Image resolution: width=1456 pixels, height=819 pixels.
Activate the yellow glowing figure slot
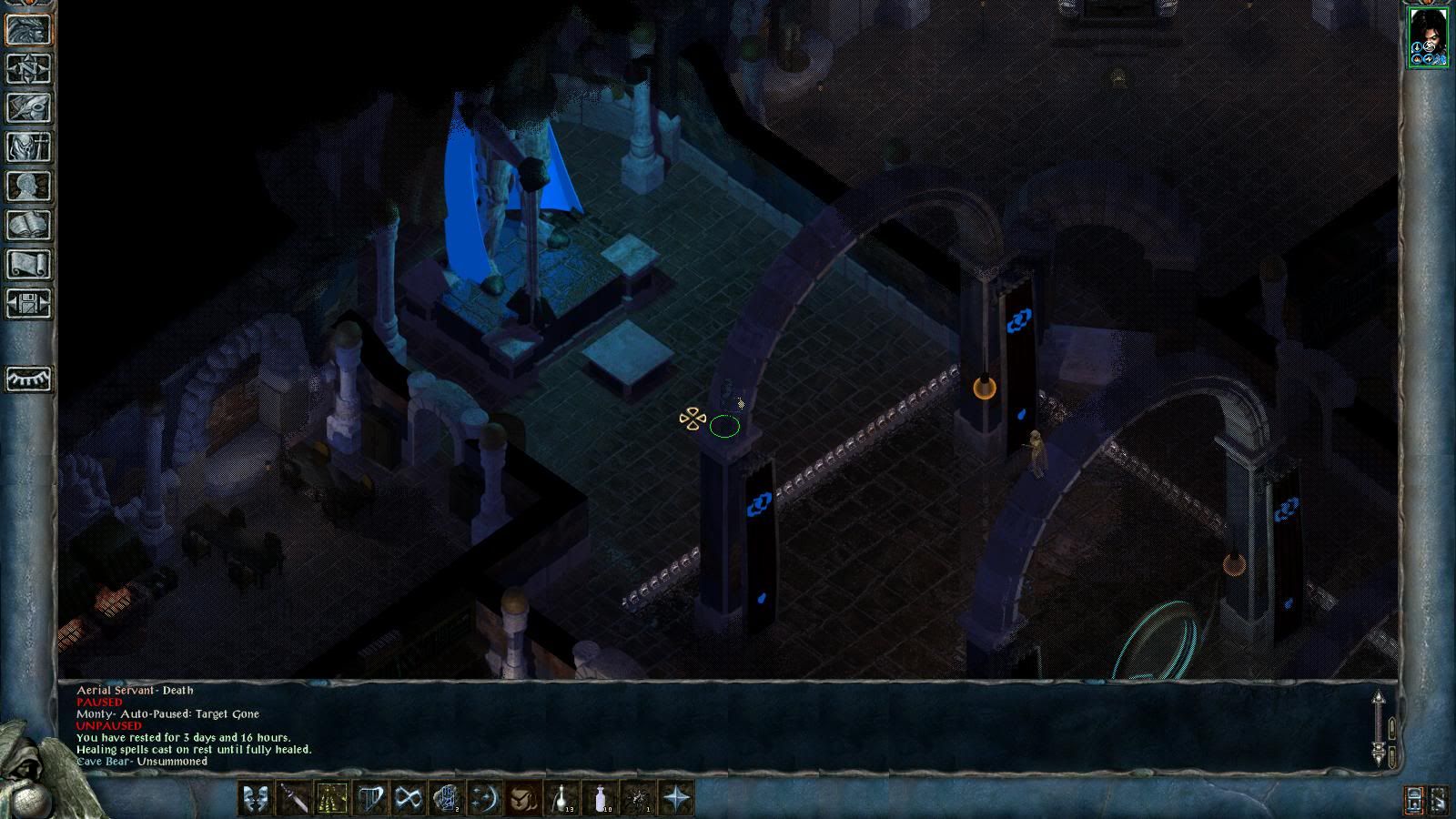[x=331, y=798]
